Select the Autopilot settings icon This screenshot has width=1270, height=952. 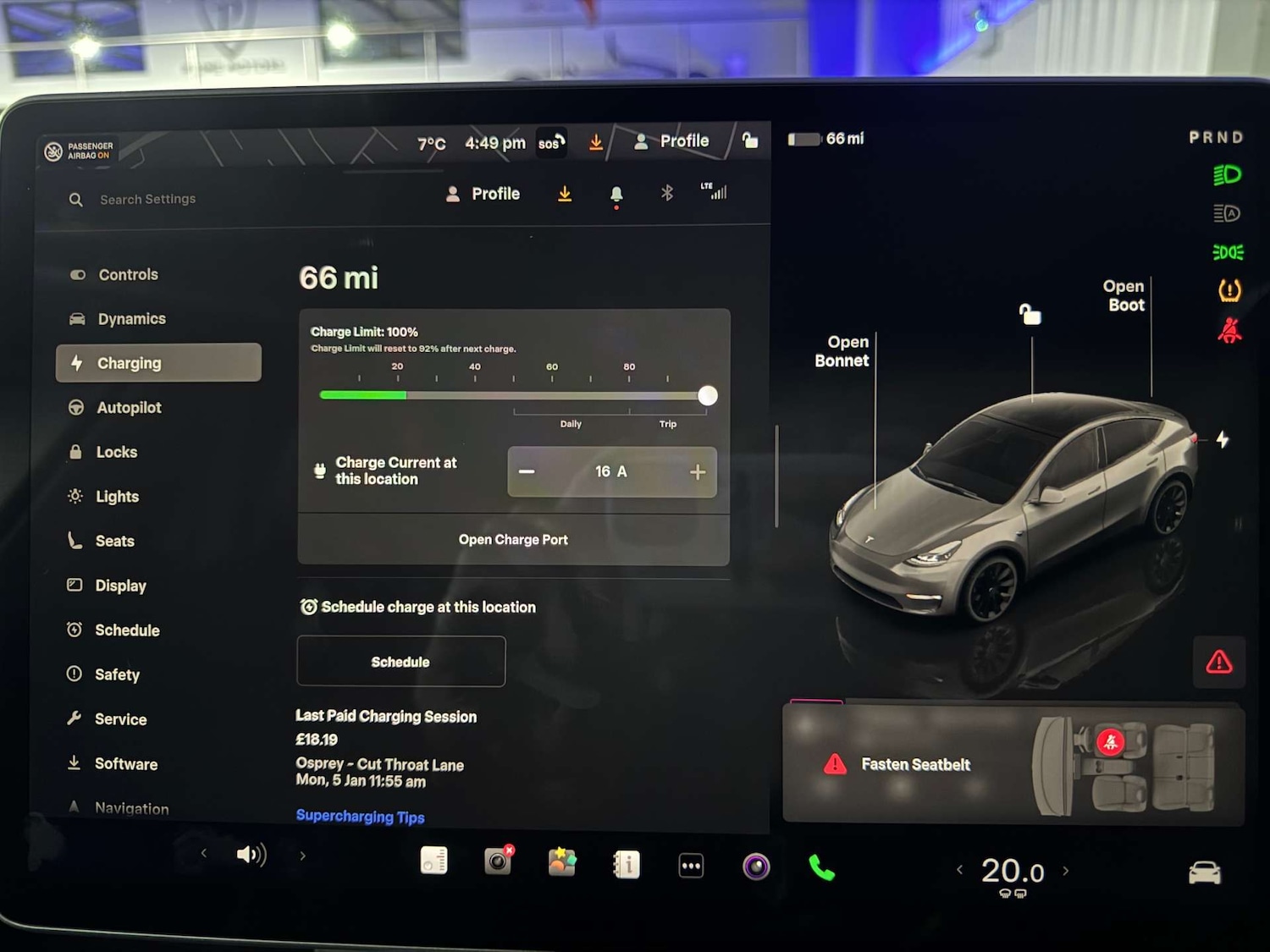click(78, 407)
